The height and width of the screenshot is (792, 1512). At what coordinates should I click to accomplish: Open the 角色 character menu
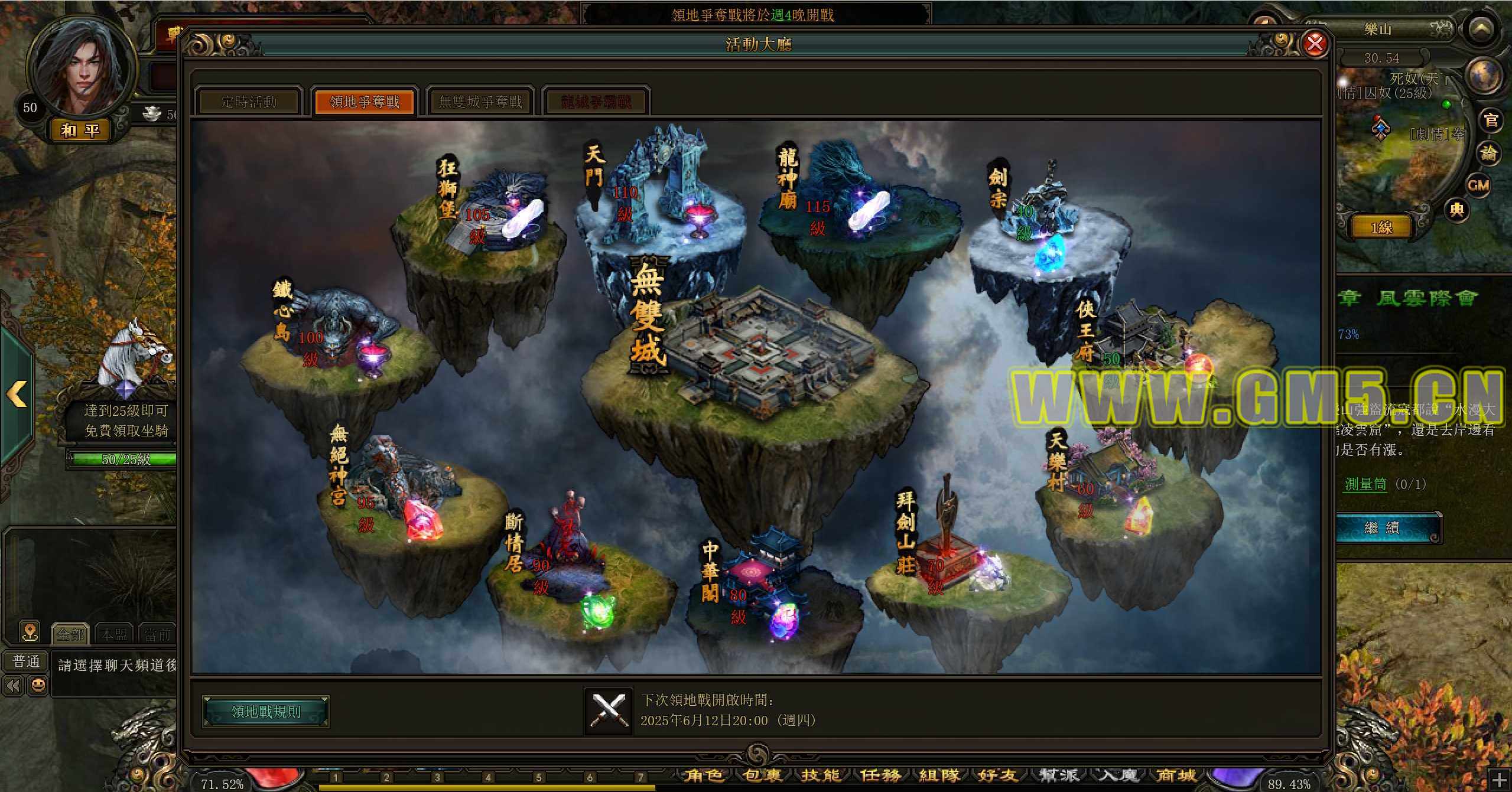703,775
